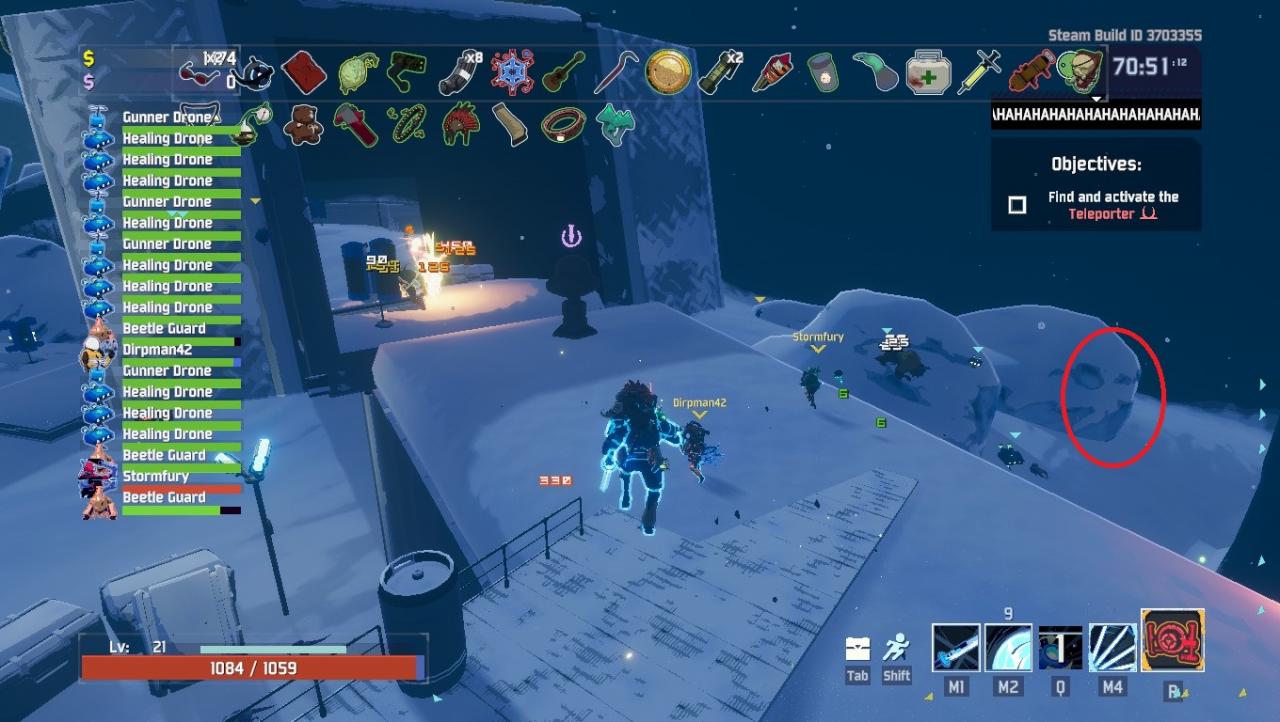Activate the sword slash primary skill
Image resolution: width=1280 pixels, height=722 pixels.
point(956,647)
